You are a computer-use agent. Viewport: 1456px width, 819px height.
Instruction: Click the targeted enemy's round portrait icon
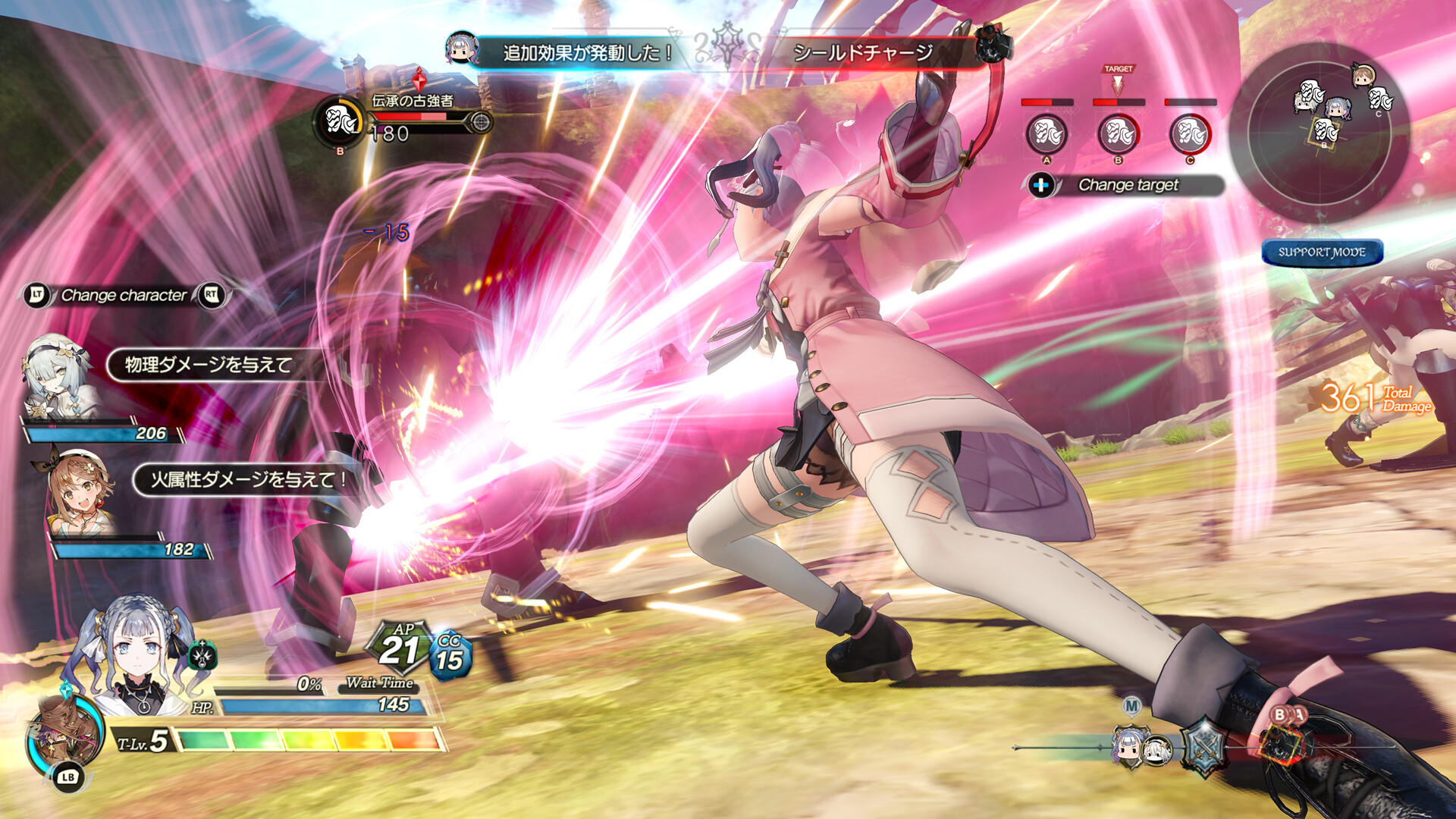[340, 121]
